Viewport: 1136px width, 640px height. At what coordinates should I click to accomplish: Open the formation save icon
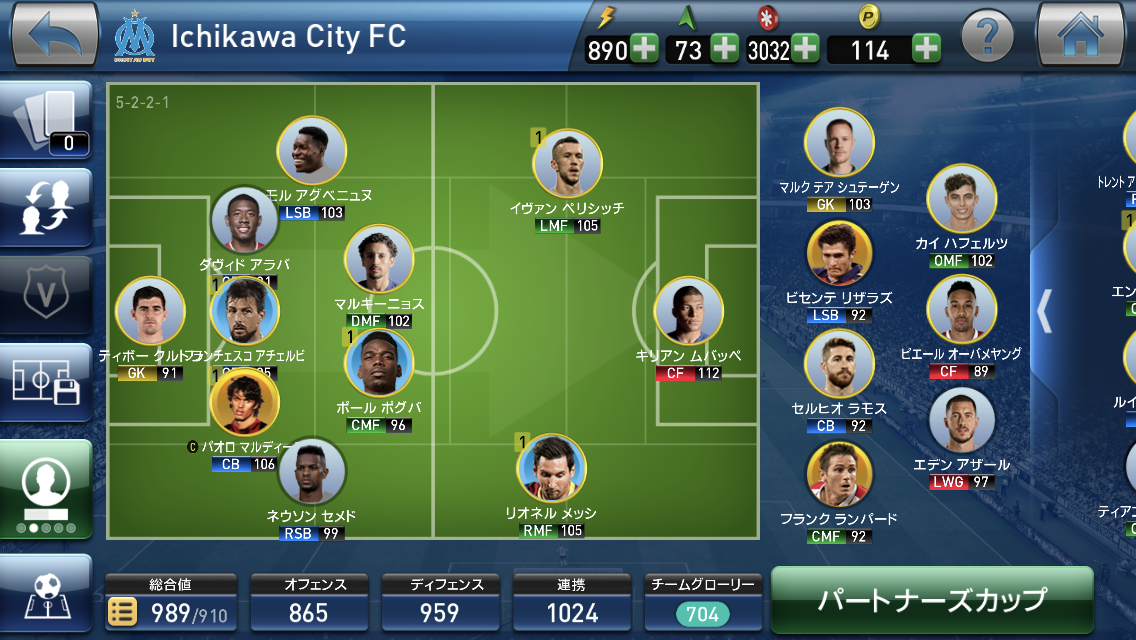(46, 381)
